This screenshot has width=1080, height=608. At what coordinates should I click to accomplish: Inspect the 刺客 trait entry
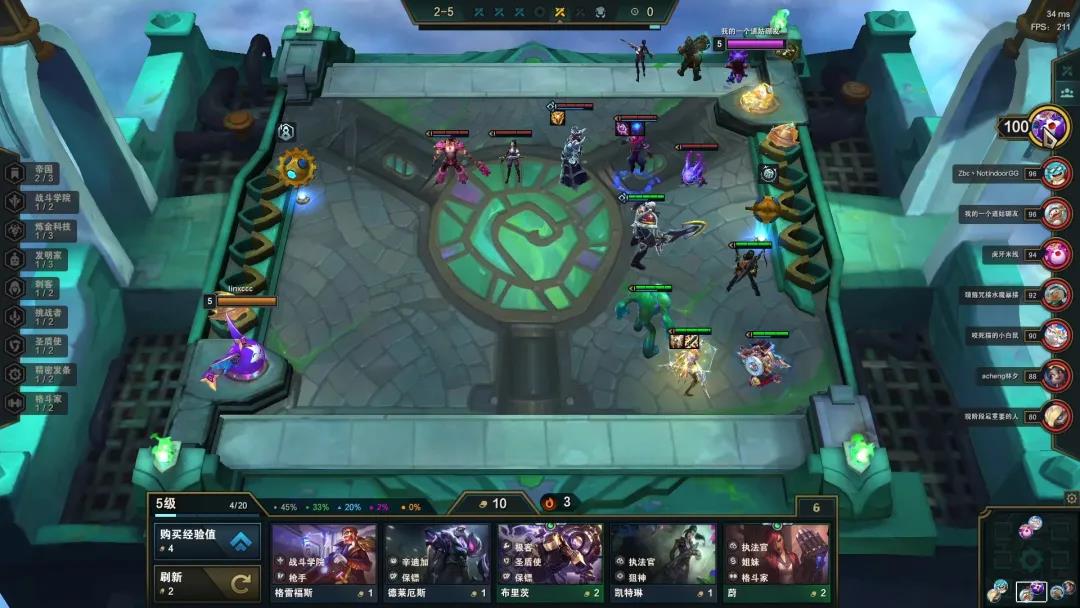42,288
